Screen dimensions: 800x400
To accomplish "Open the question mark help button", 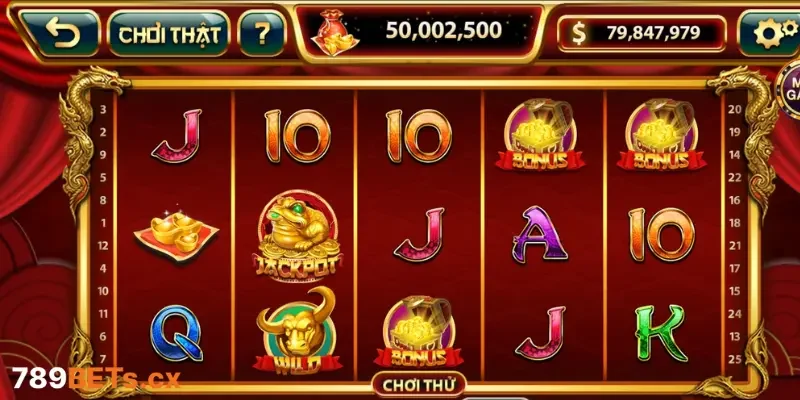I will point(262,34).
